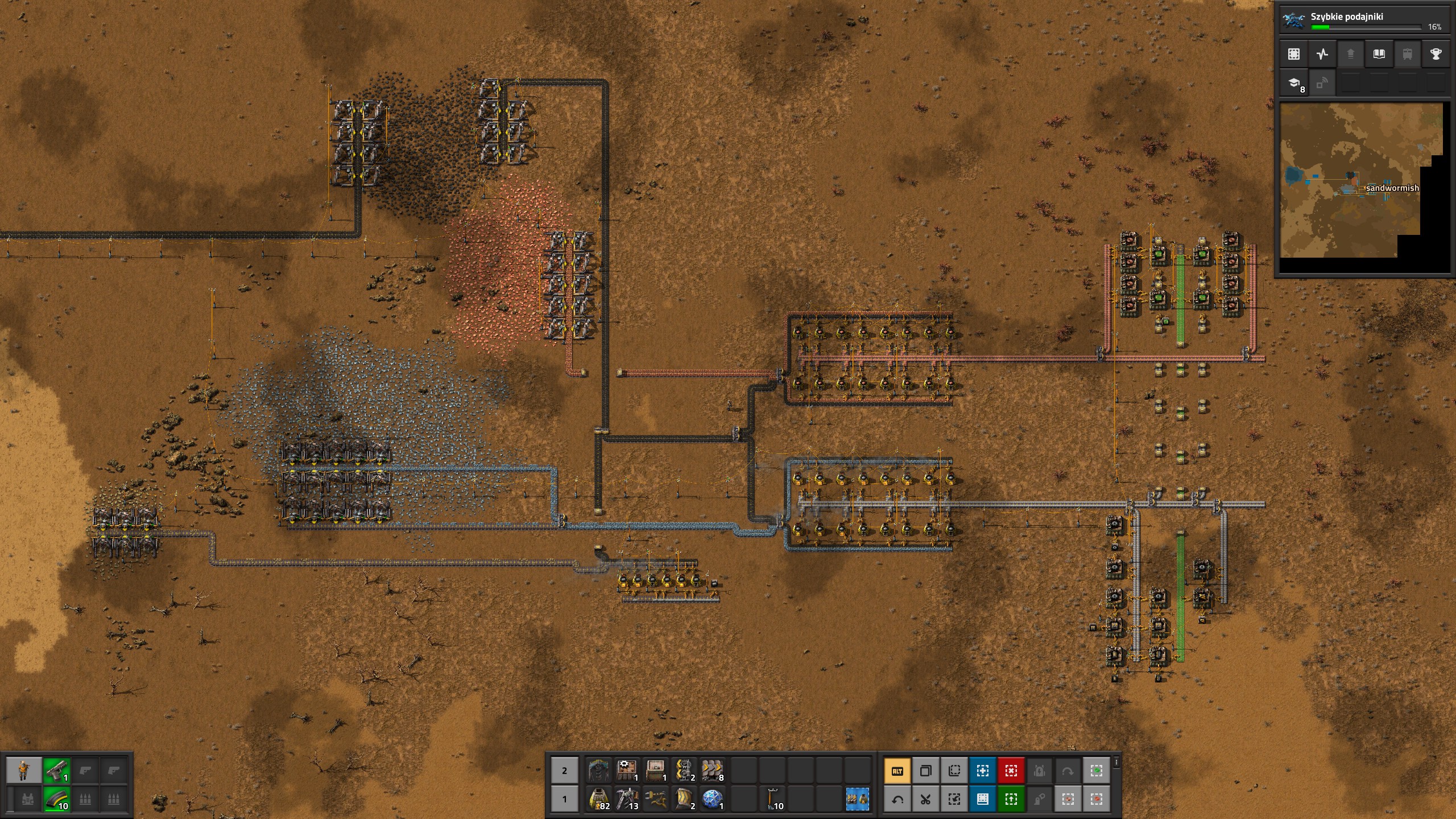Screen dimensions: 1456x819
Task: Select the pistol weapon slot
Action: coord(56,771)
